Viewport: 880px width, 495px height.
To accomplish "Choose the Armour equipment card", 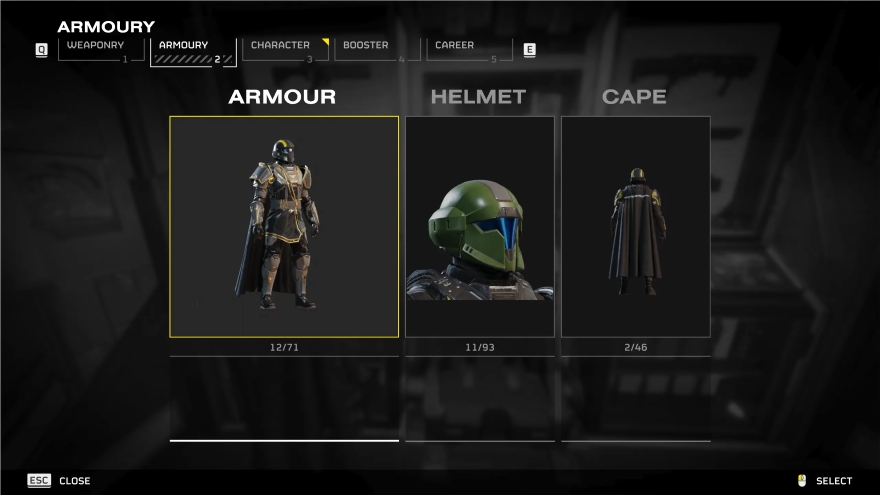I will pyautogui.click(x=284, y=227).
